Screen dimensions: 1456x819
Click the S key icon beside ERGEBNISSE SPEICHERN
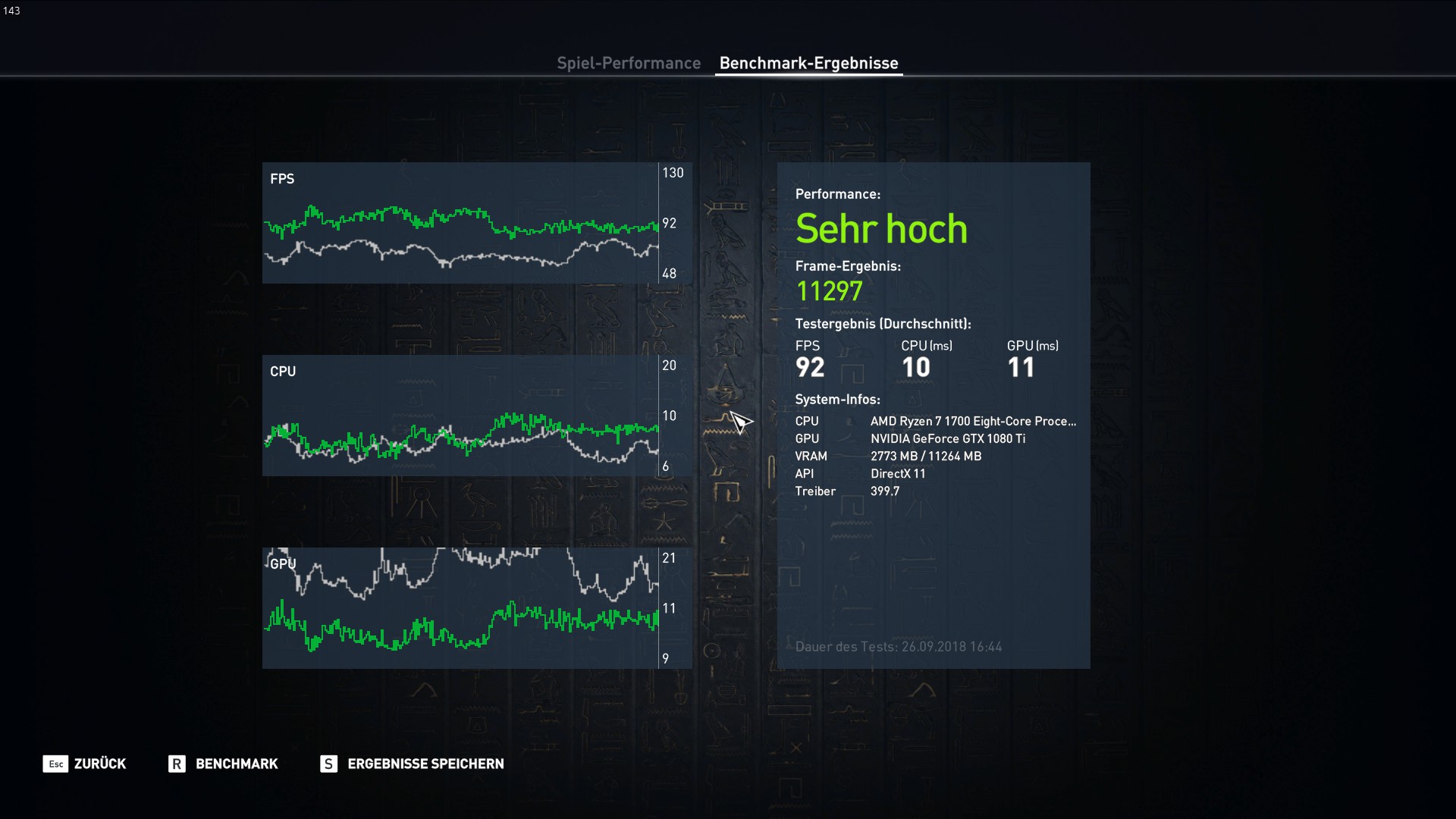tap(328, 764)
